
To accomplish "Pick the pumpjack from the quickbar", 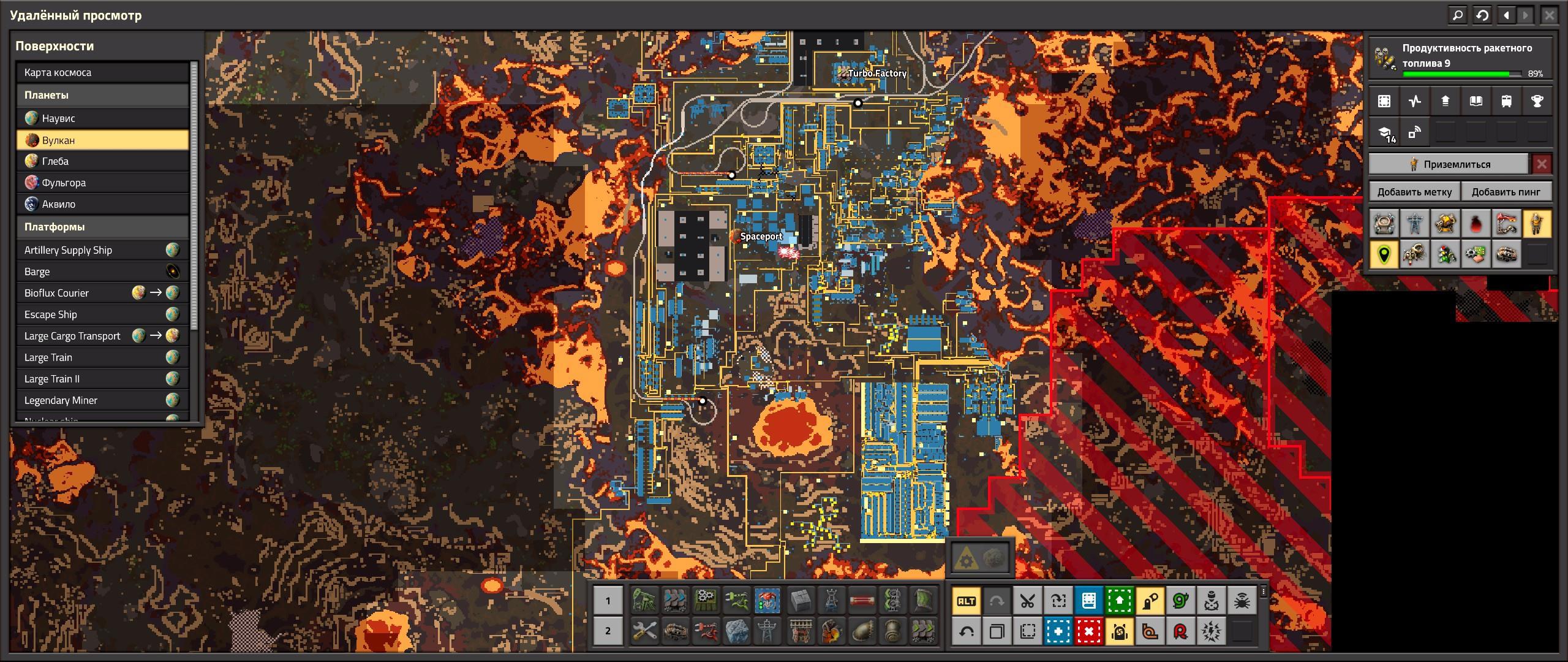I will click(x=644, y=601).
